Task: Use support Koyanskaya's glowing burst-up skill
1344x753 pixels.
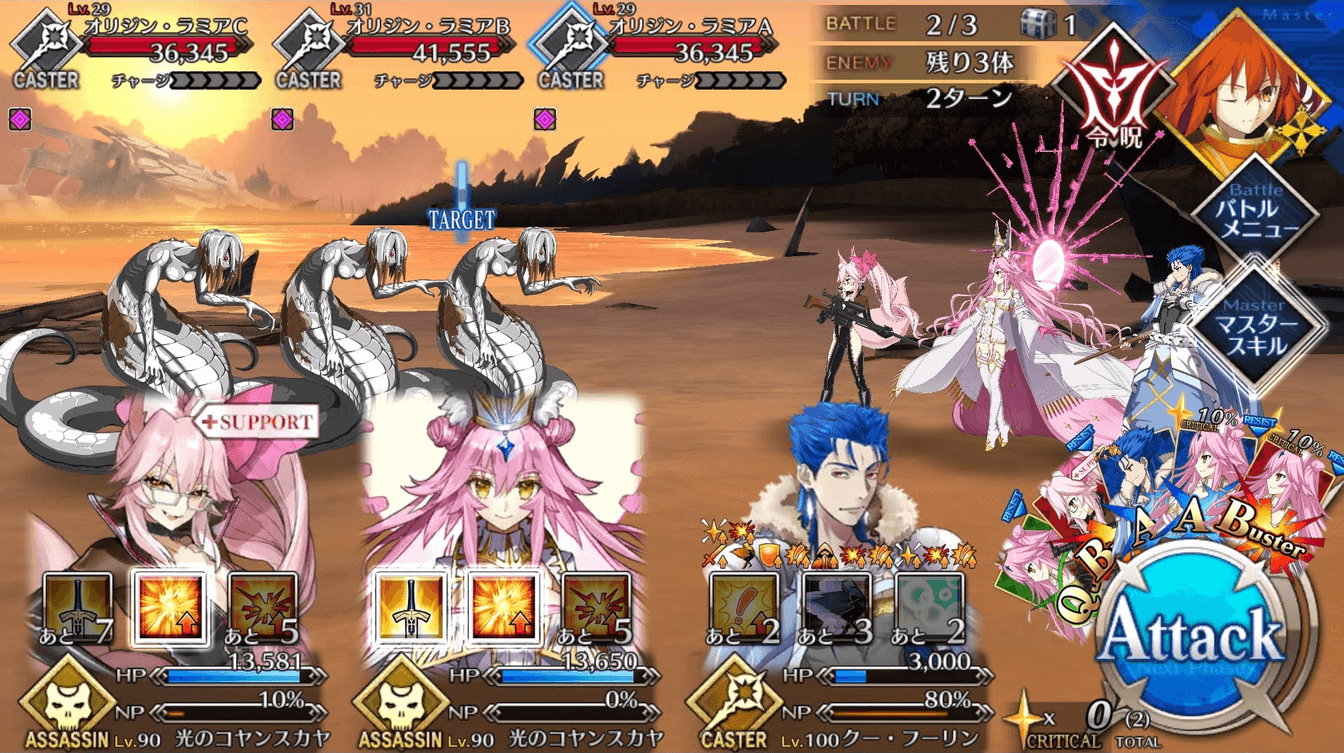Action: coord(170,608)
